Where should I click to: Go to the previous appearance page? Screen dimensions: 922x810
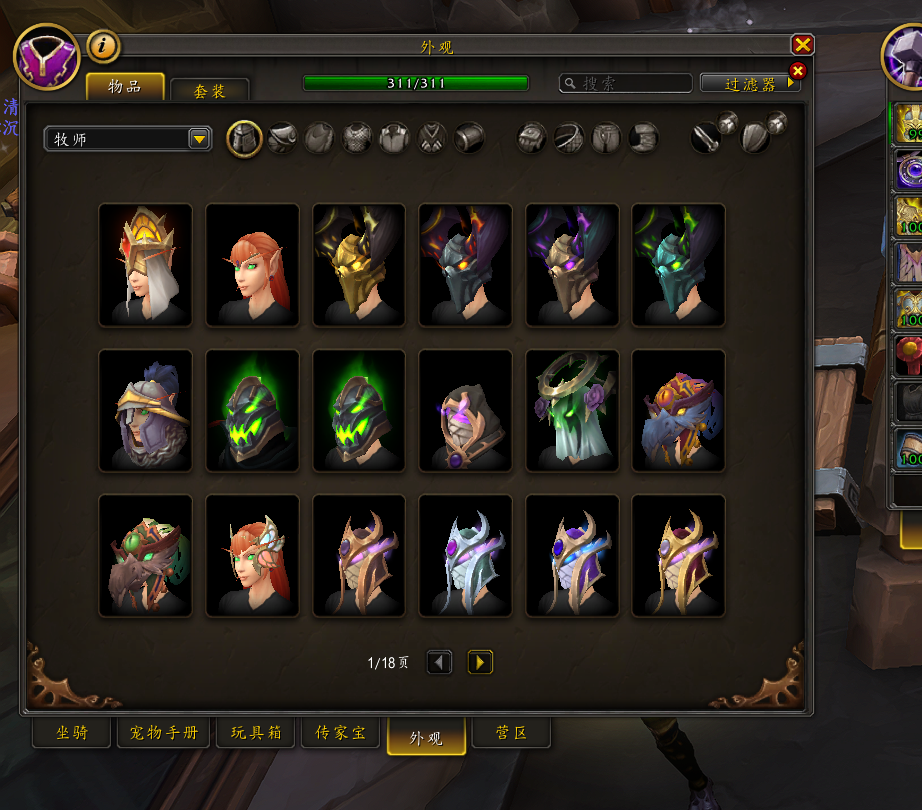[439, 662]
